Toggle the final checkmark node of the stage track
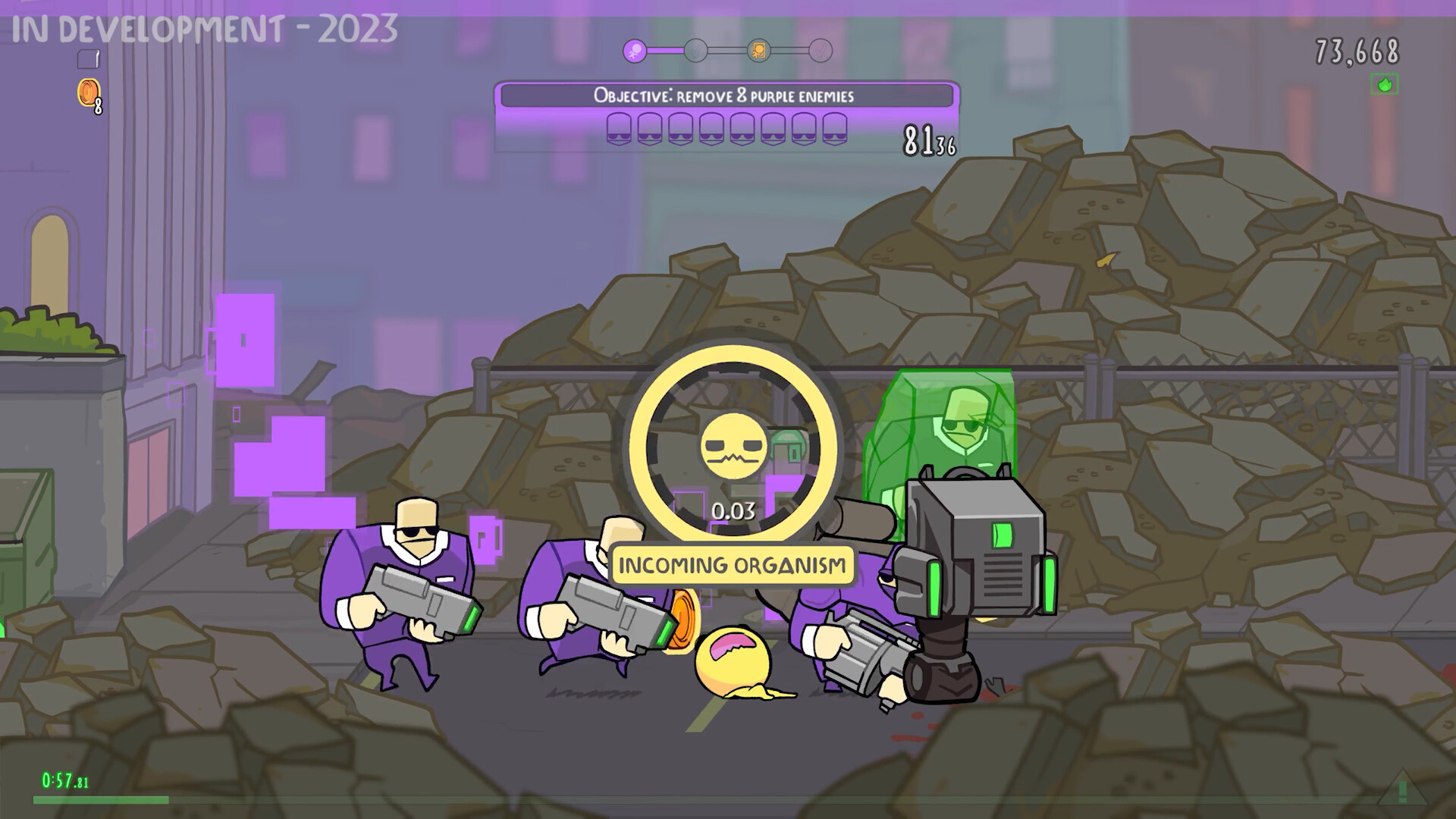Screen dimensions: 1456x819 [x=821, y=50]
